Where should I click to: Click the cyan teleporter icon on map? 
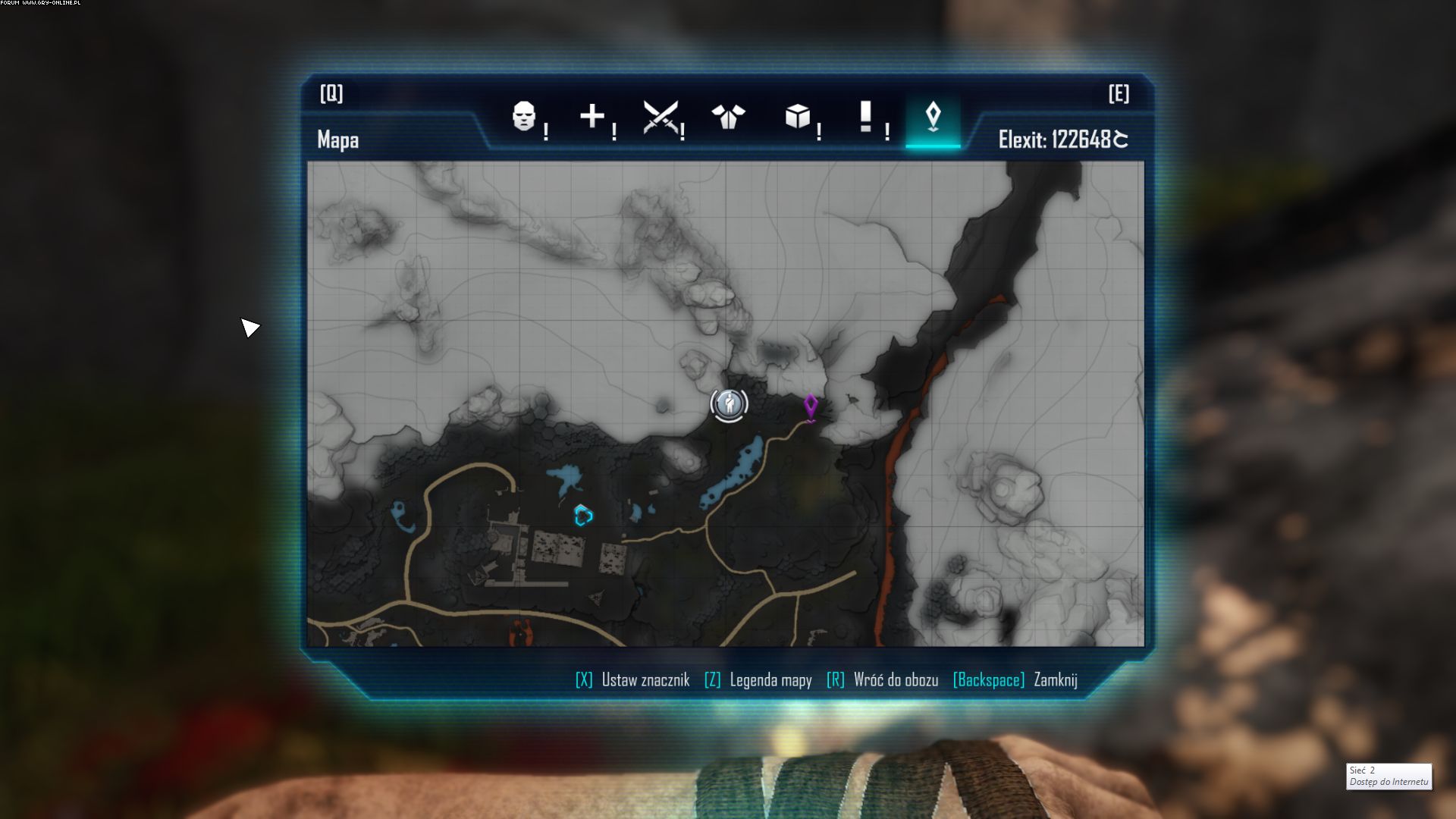[x=583, y=516]
